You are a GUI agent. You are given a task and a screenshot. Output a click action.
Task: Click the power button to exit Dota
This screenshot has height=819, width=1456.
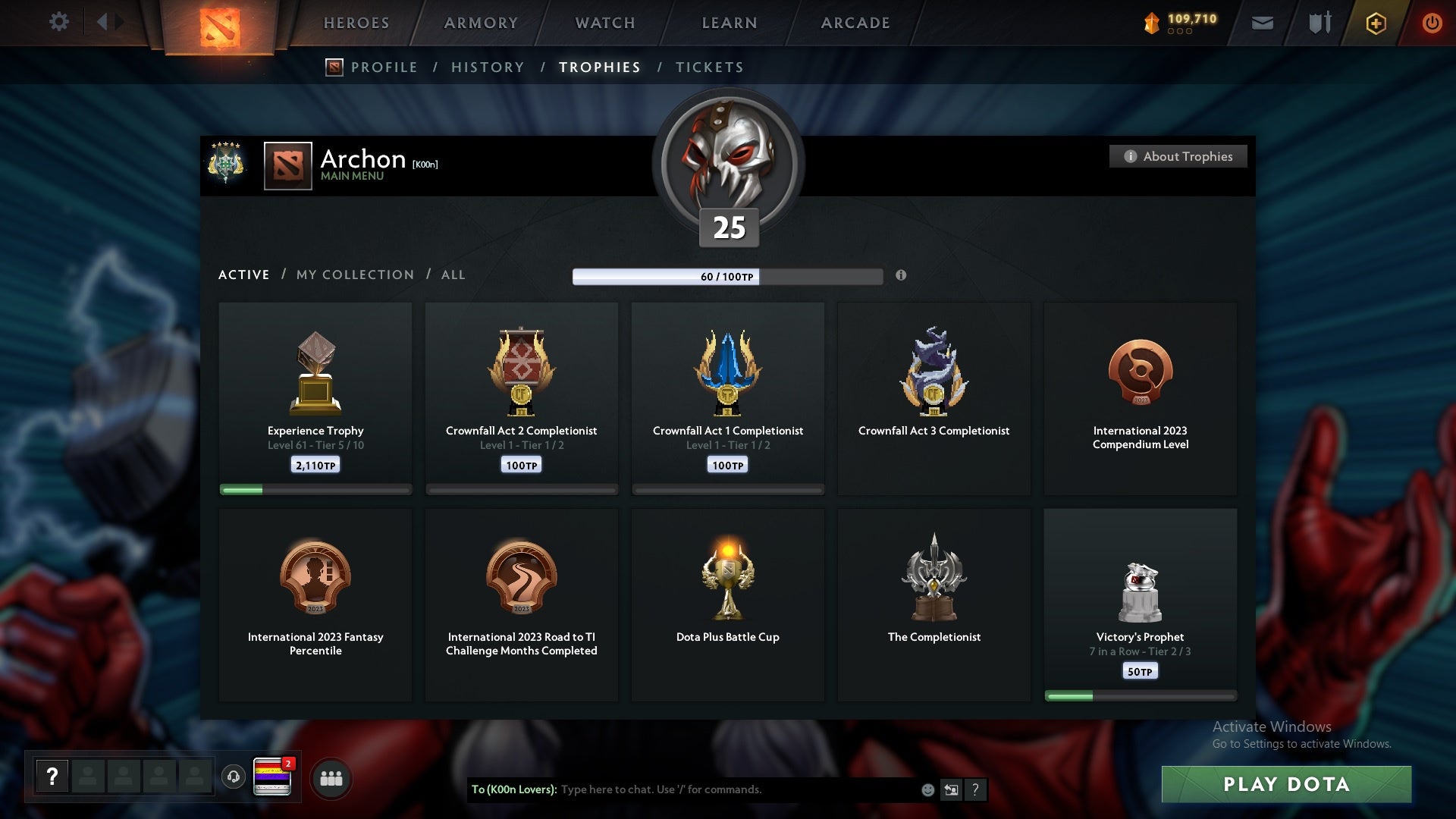coord(1432,23)
